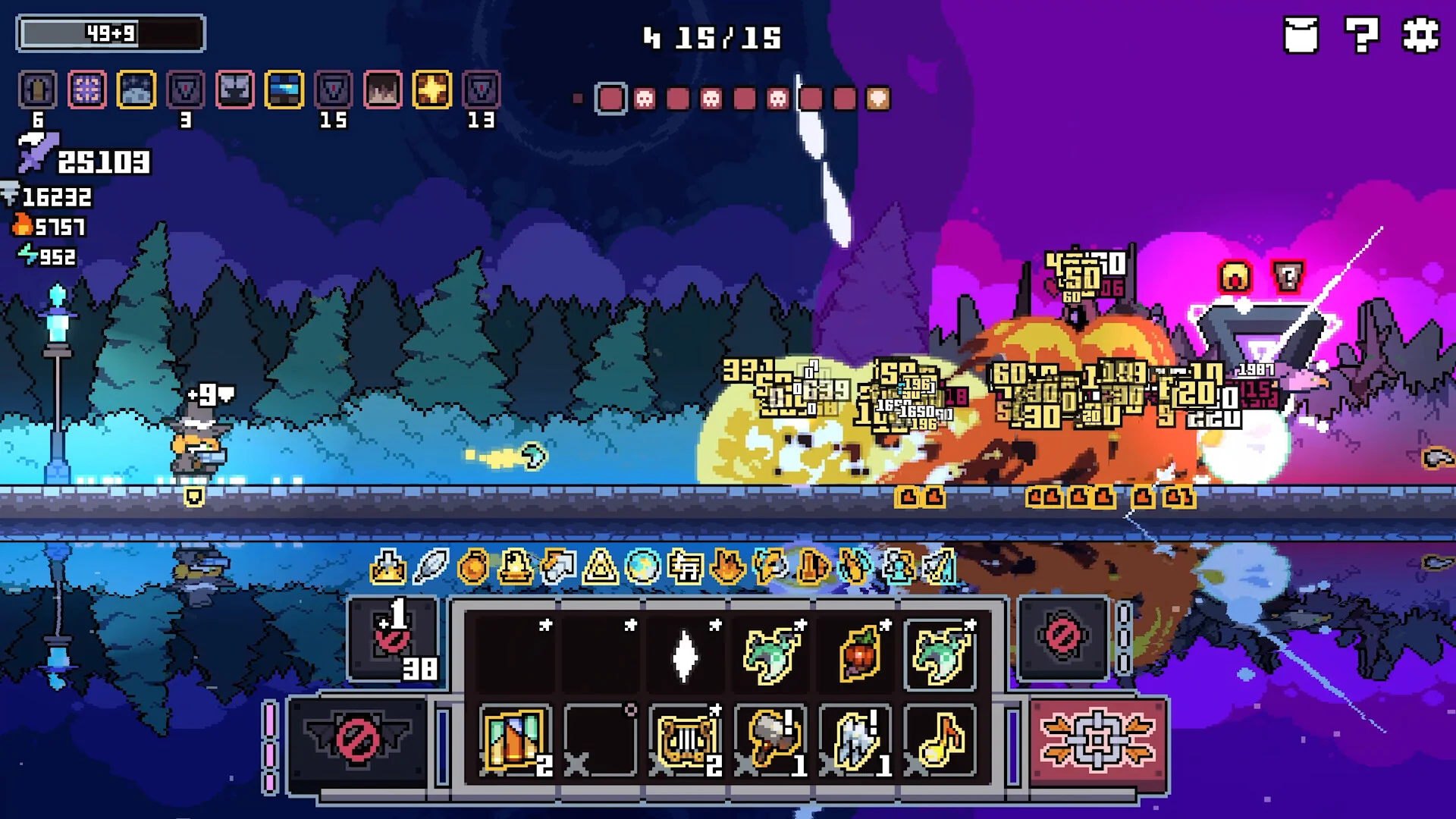Open the question mark help screen
This screenshot has height=819, width=1456.
1361,35
